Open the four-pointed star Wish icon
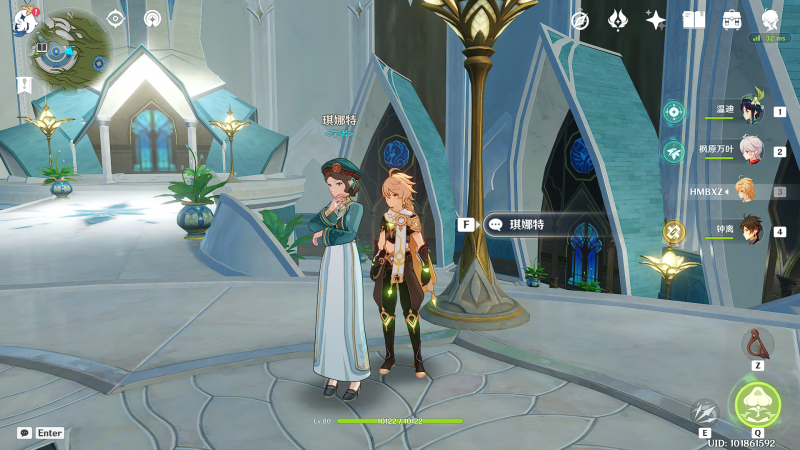The width and height of the screenshot is (800, 450). [x=655, y=20]
